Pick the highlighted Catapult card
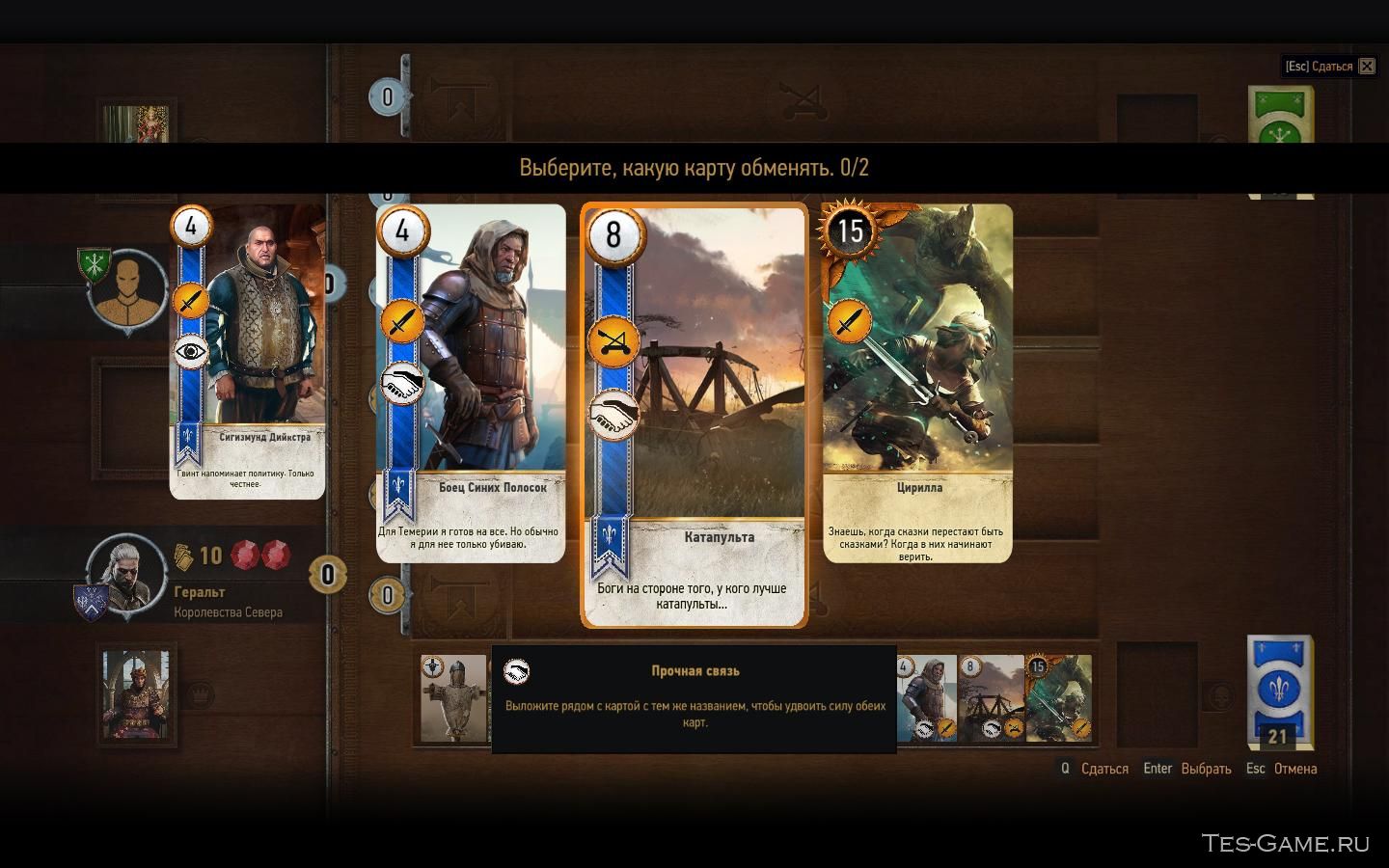Viewport: 1389px width, 868px height. 694,417
